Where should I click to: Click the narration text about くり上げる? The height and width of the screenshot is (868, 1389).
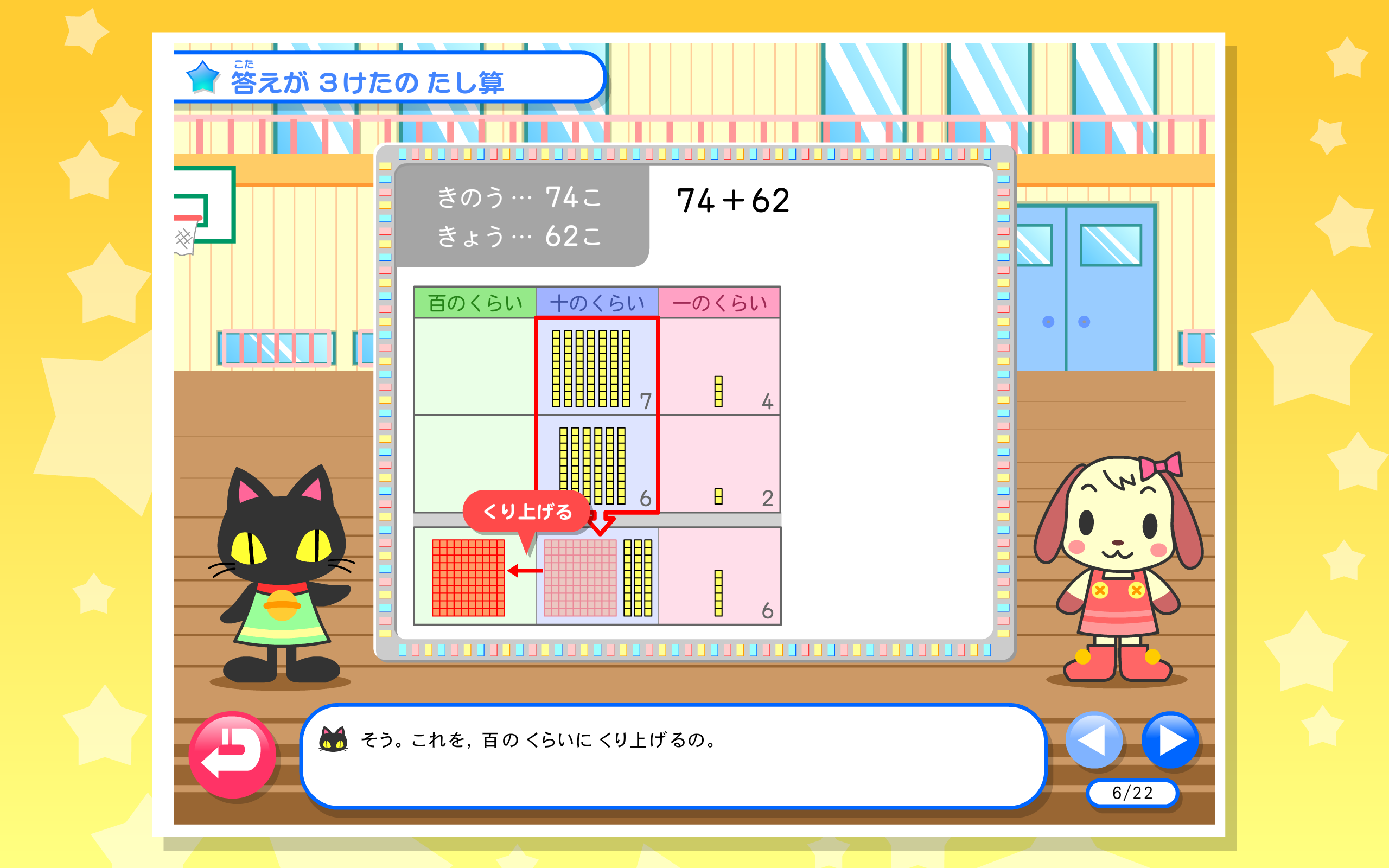[537, 741]
